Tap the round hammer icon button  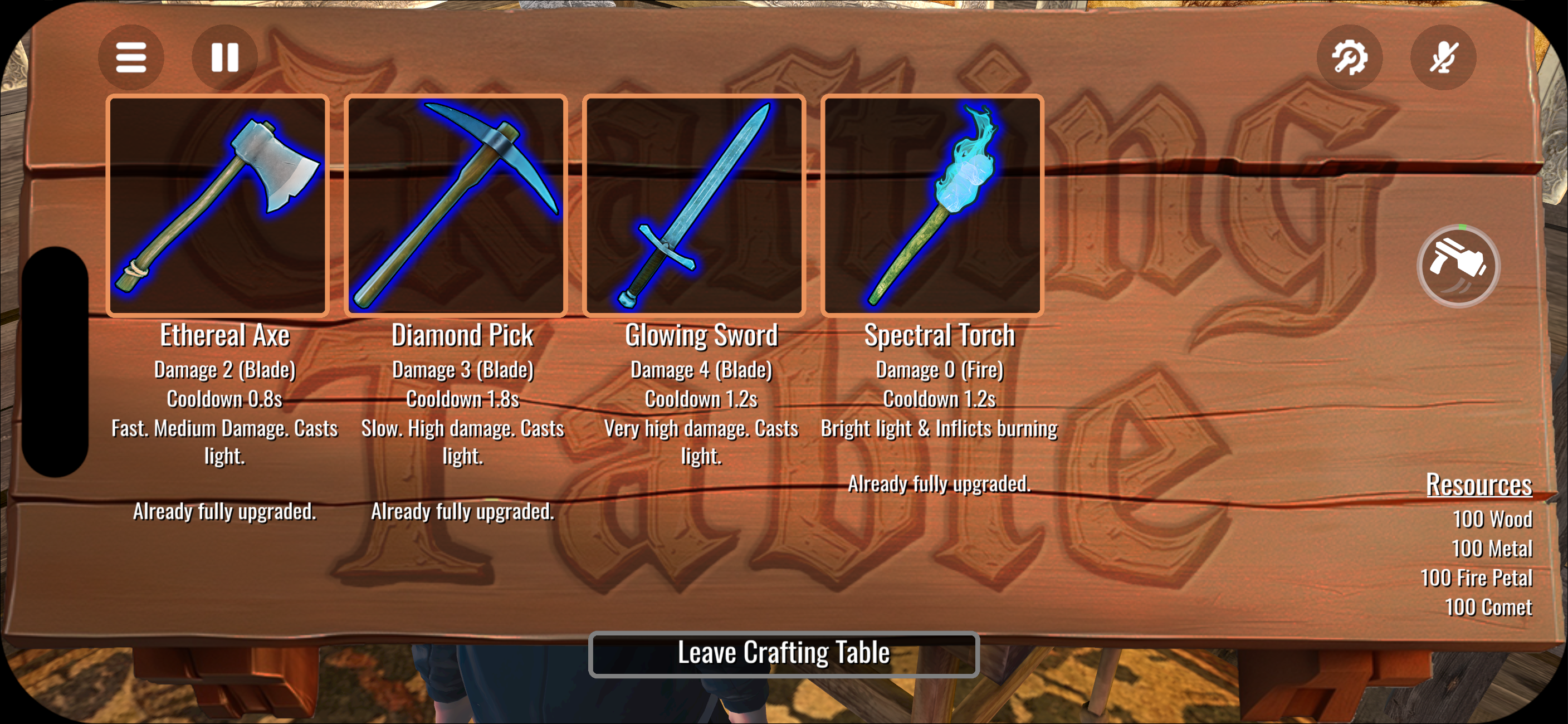pyautogui.click(x=1458, y=266)
